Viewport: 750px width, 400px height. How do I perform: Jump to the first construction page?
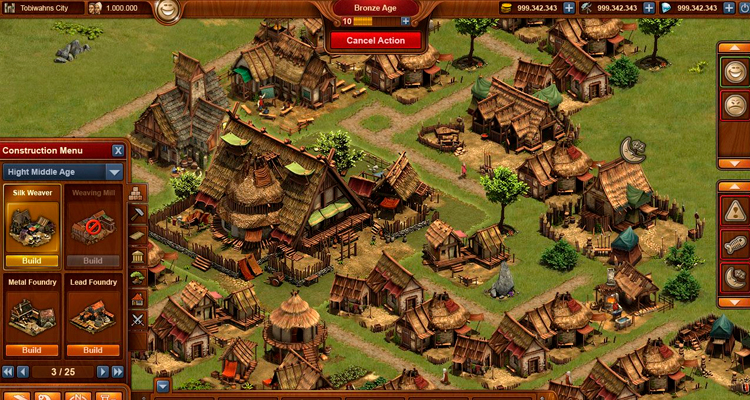pyautogui.click(x=8, y=372)
